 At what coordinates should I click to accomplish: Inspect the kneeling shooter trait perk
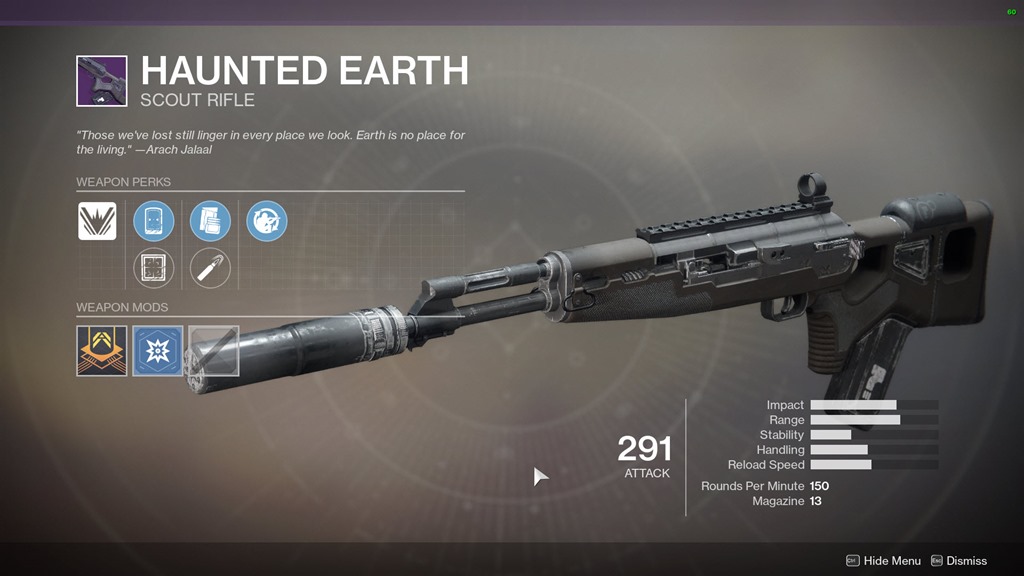pos(267,221)
